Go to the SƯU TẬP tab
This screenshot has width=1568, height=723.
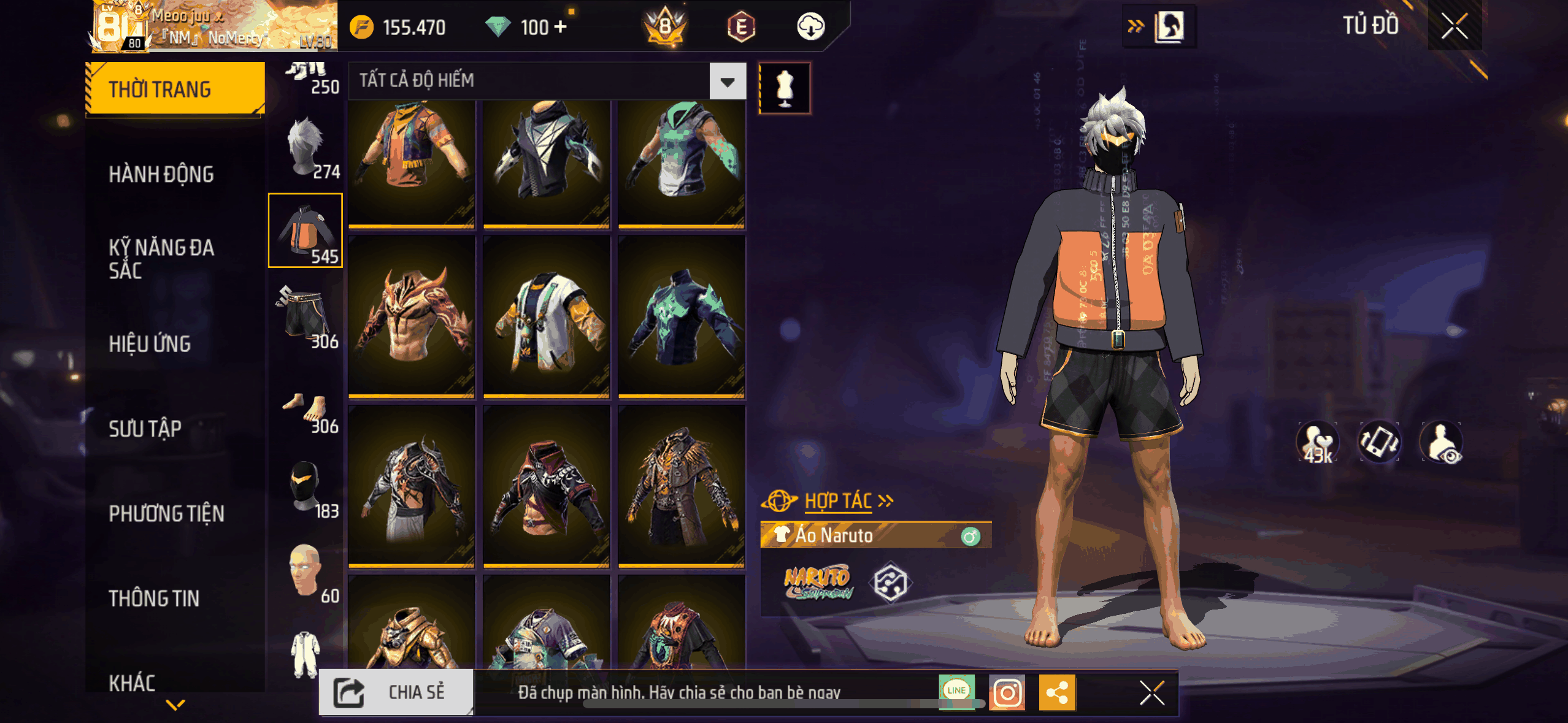coord(145,428)
